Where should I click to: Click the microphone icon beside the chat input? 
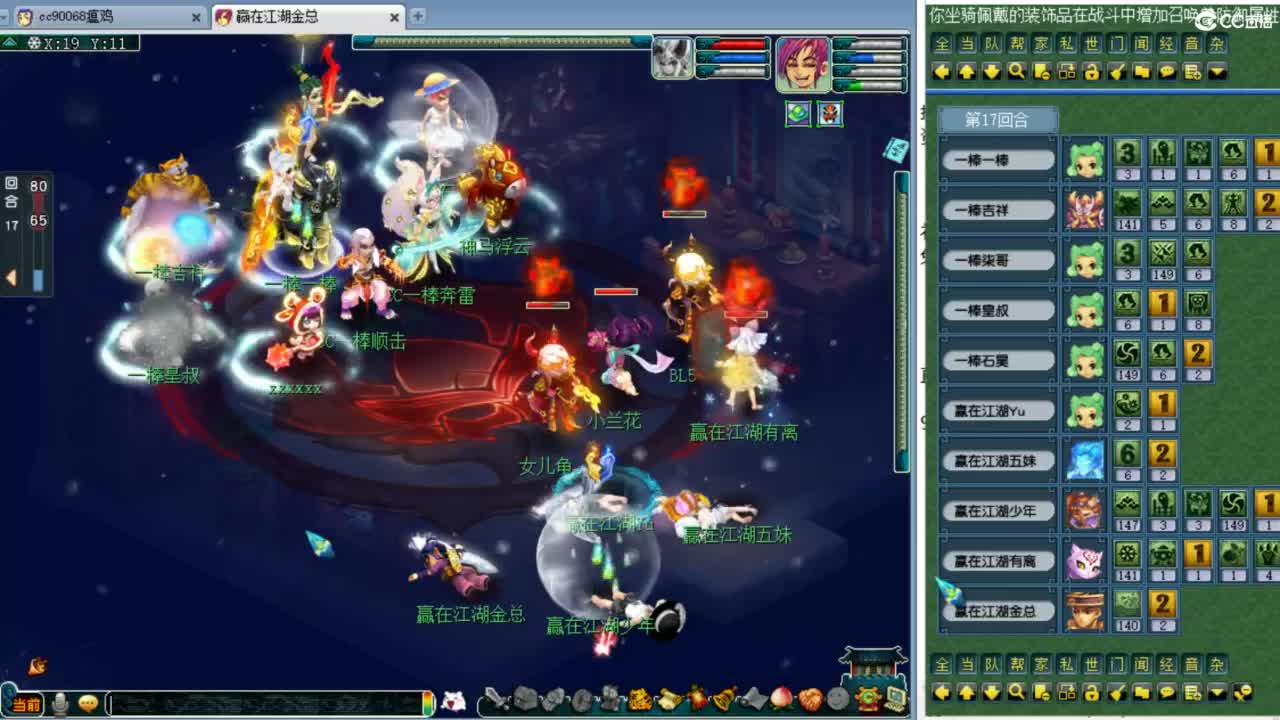coord(60,704)
